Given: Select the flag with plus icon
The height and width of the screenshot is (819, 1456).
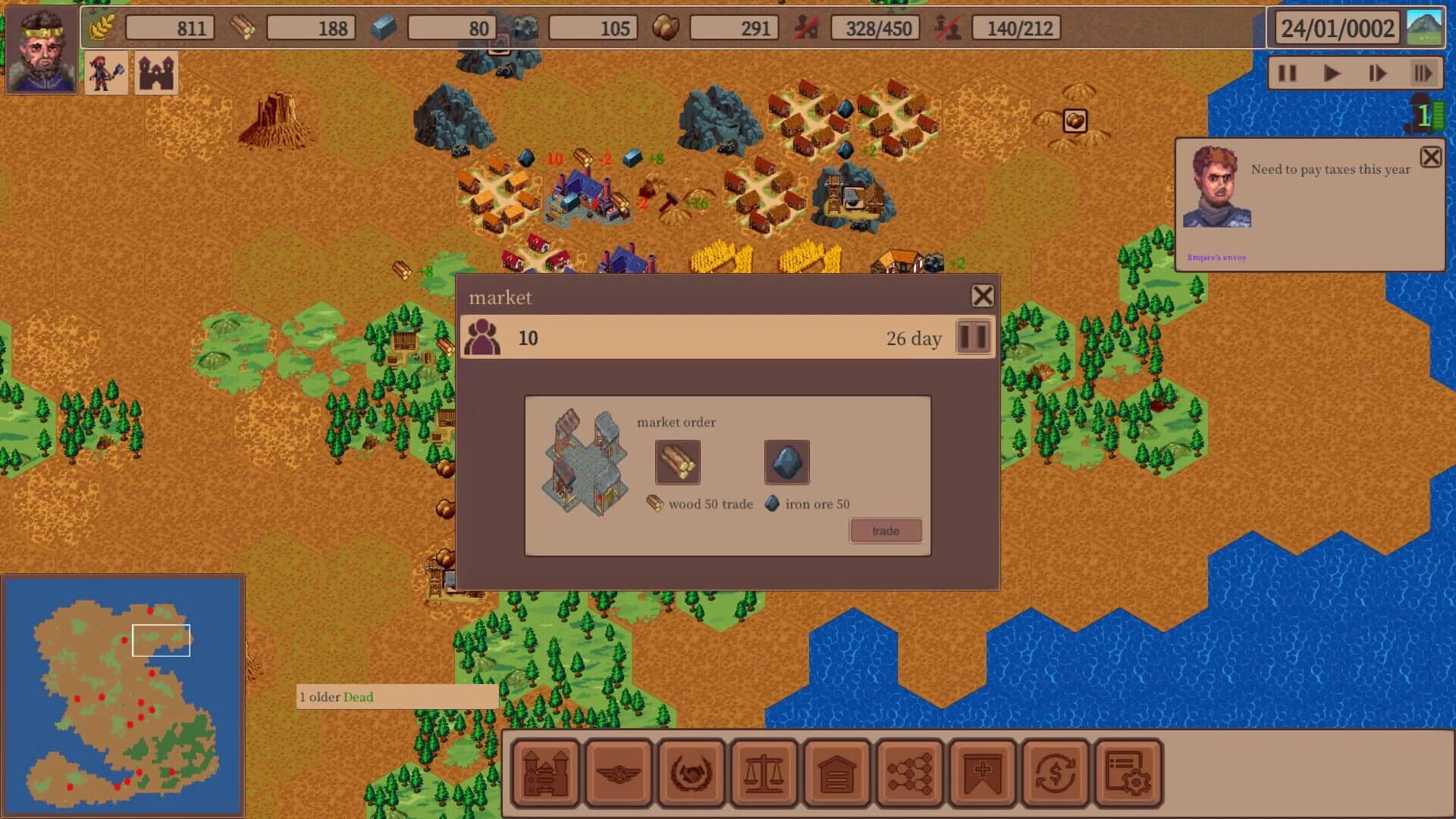Looking at the screenshot, I should 981,770.
